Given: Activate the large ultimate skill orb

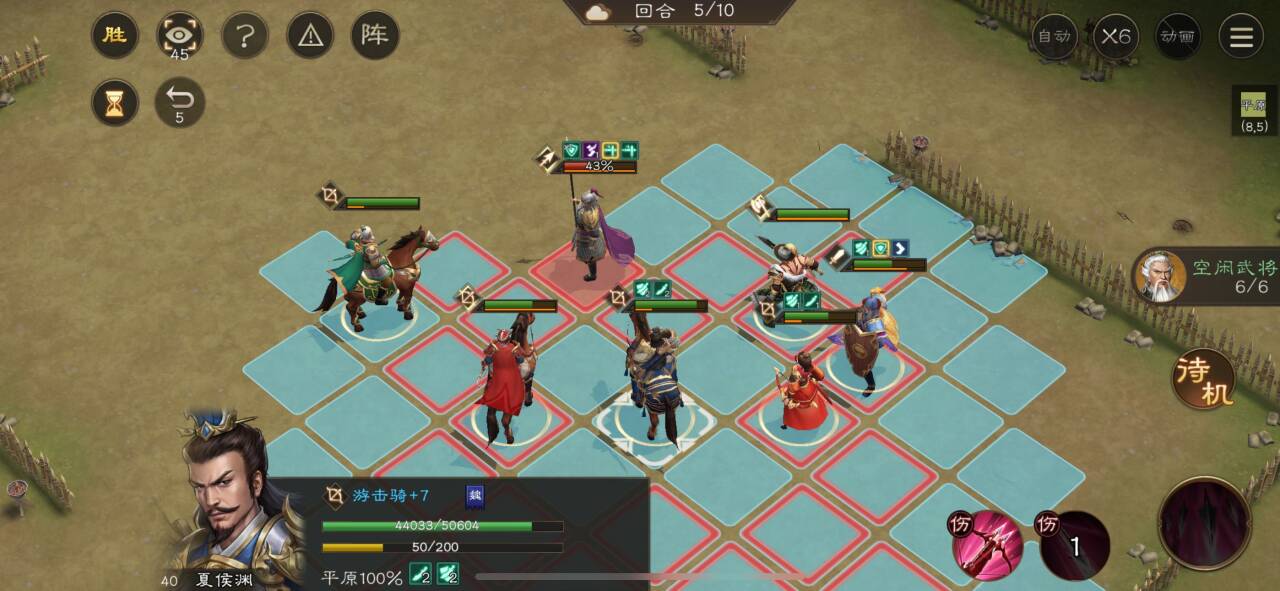Looking at the screenshot, I should point(1204,522).
